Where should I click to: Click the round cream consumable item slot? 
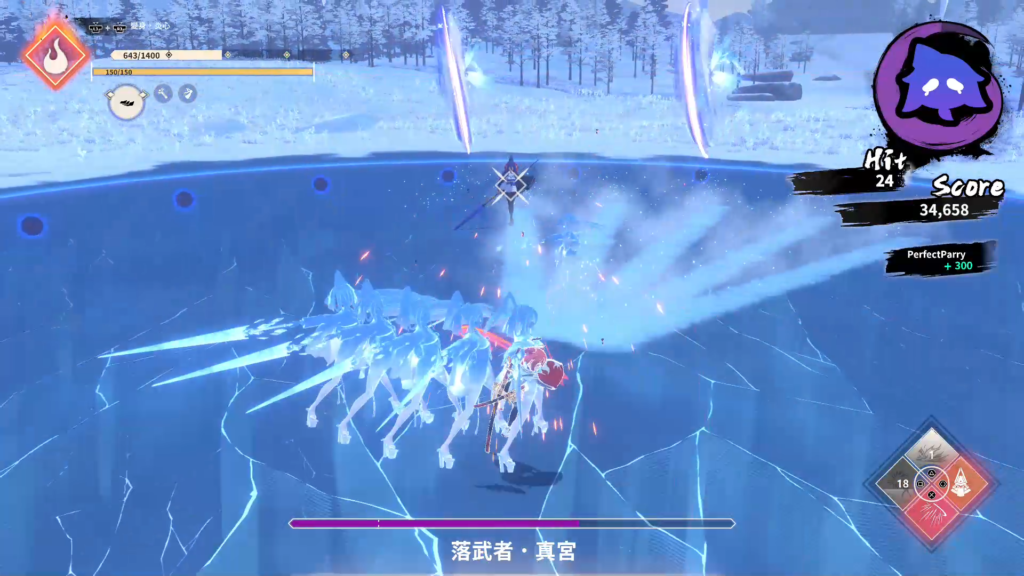(x=126, y=100)
